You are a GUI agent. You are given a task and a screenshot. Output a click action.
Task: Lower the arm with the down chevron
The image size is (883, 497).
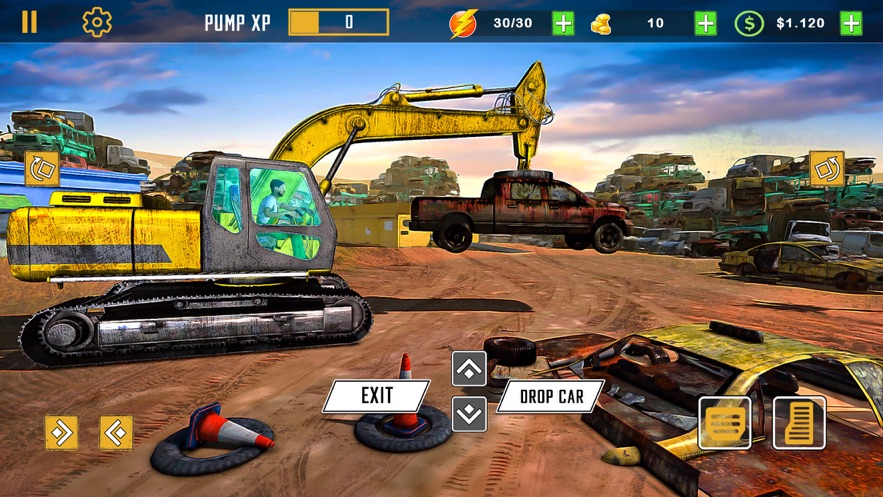[469, 413]
